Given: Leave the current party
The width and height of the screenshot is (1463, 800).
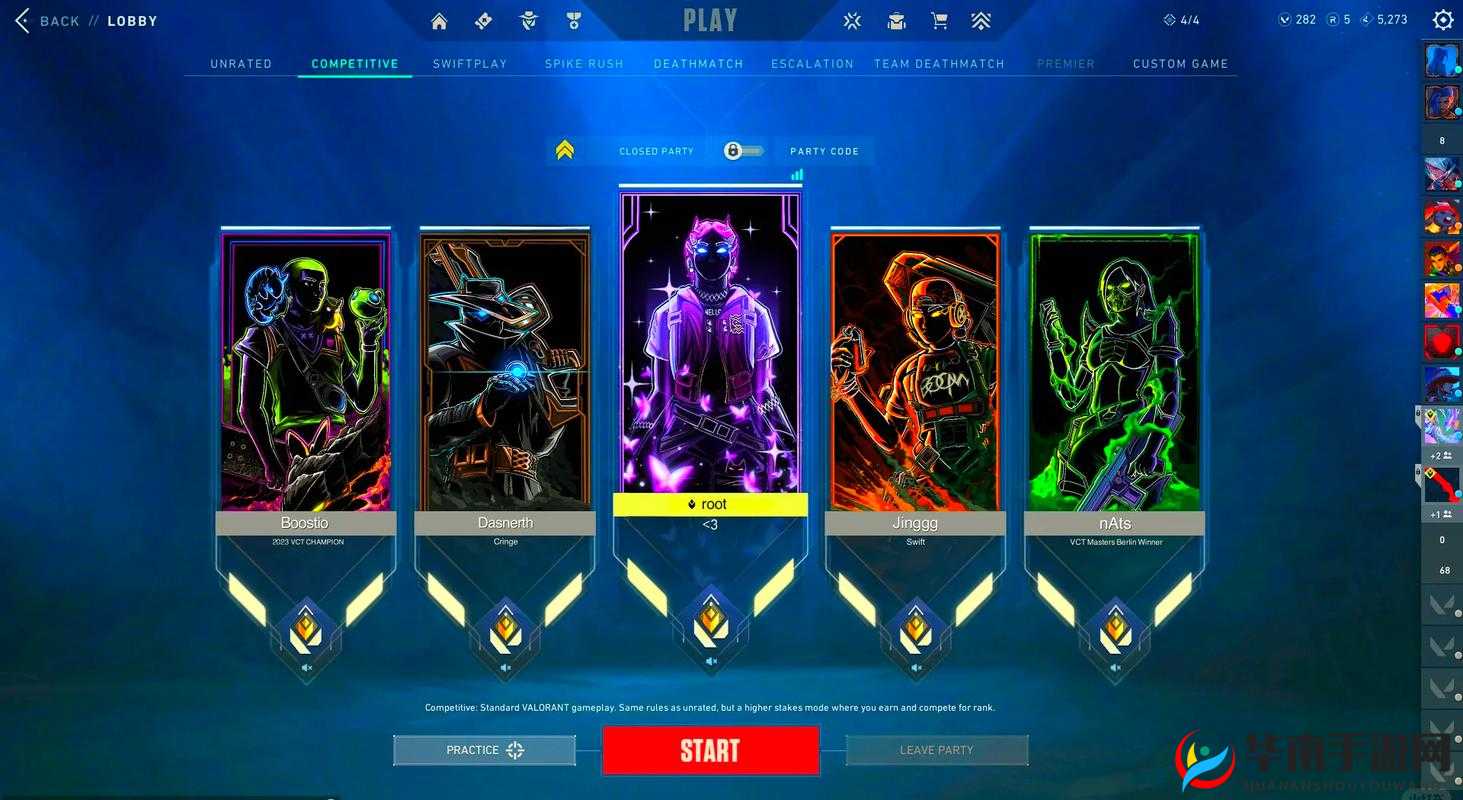Looking at the screenshot, I should [x=936, y=750].
